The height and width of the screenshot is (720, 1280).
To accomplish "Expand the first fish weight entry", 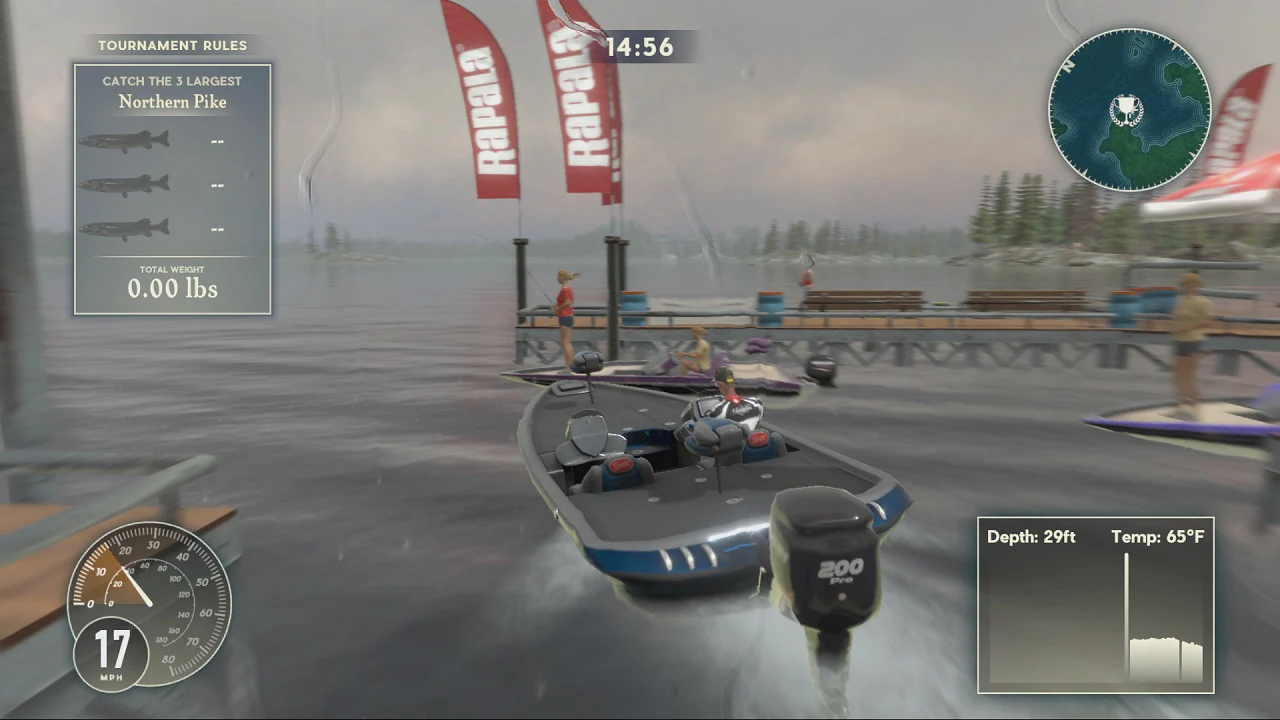I will tap(218, 140).
